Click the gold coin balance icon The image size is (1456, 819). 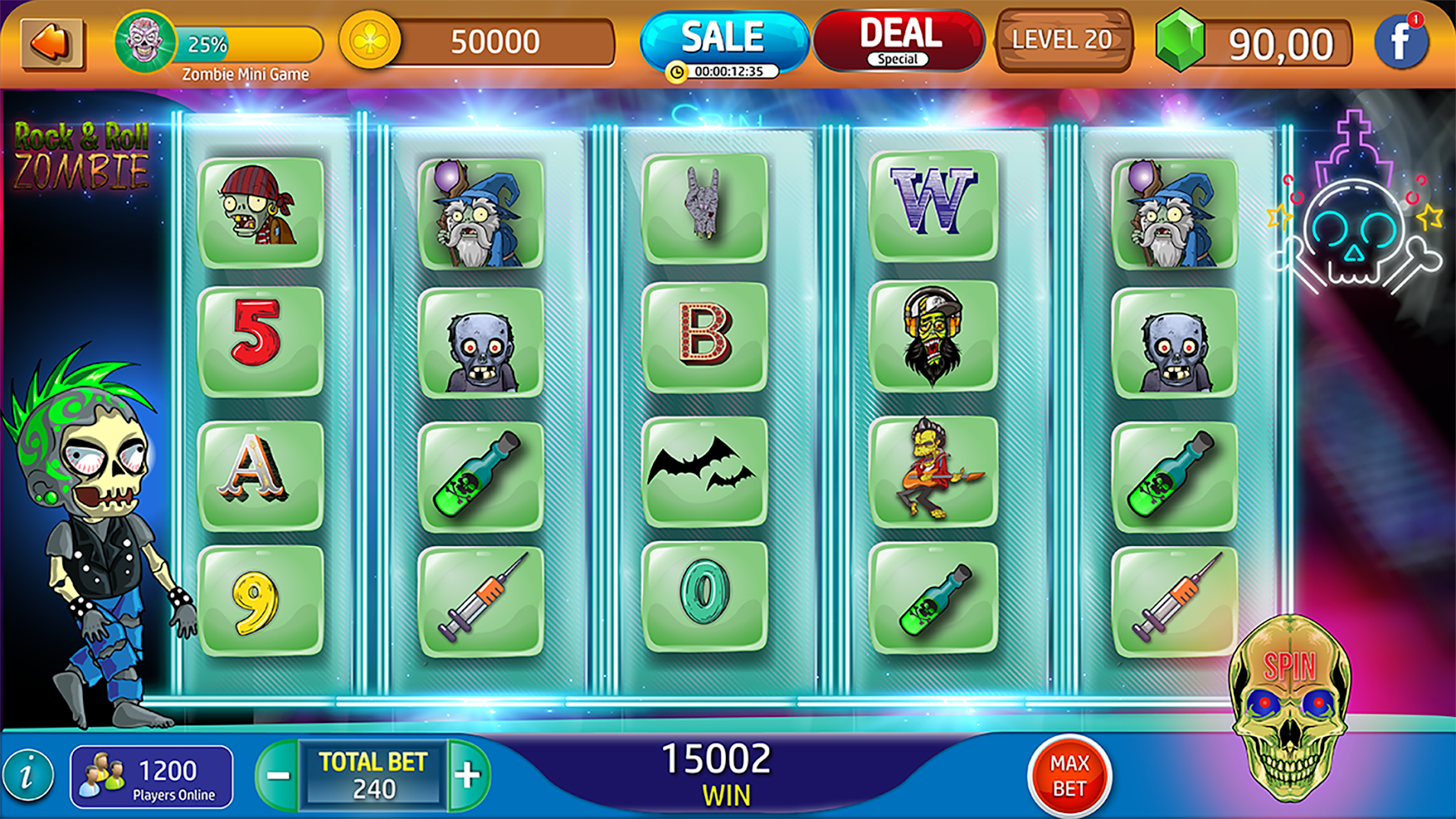point(370,41)
